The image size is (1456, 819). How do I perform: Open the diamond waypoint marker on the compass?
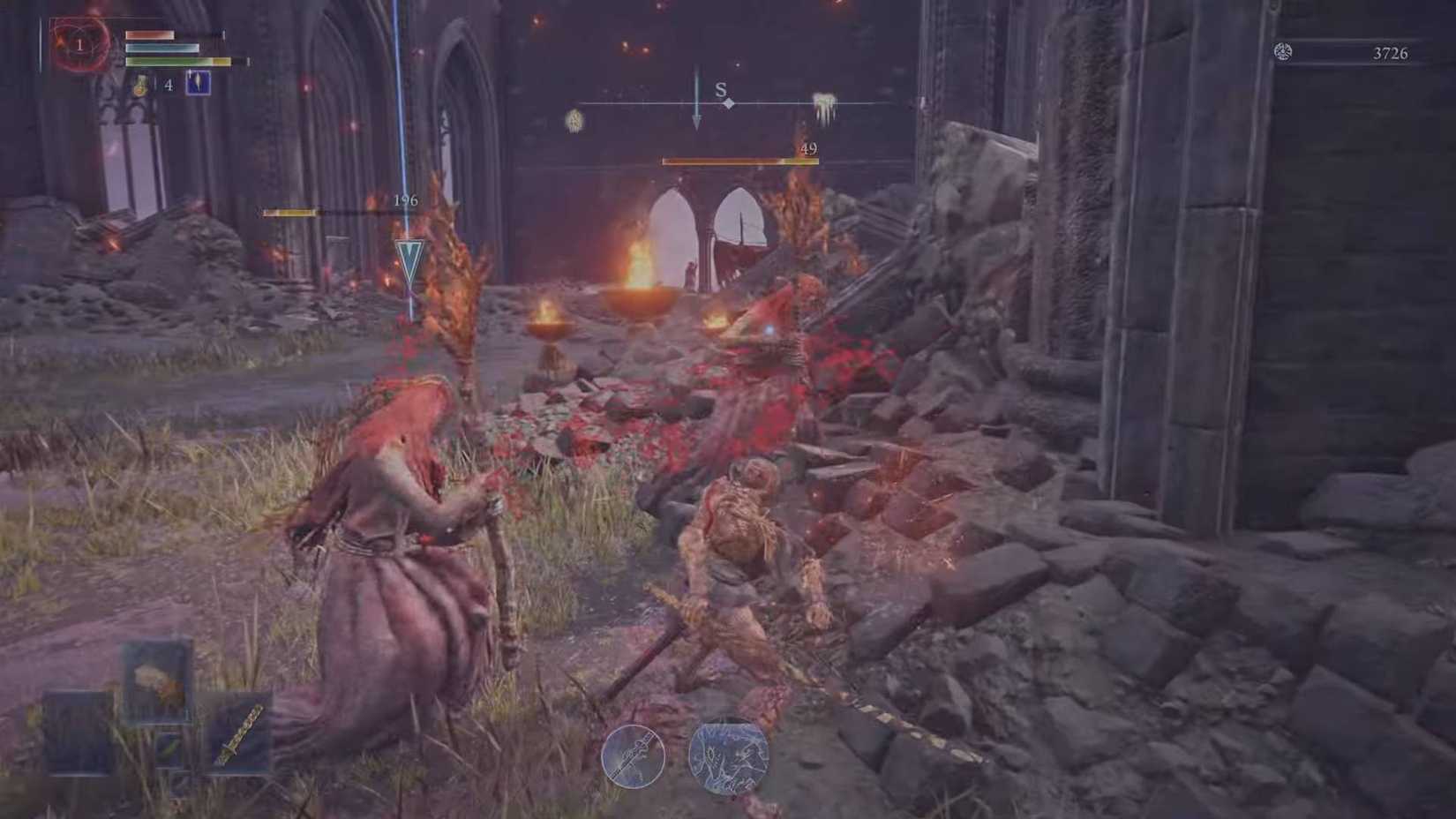(x=728, y=102)
